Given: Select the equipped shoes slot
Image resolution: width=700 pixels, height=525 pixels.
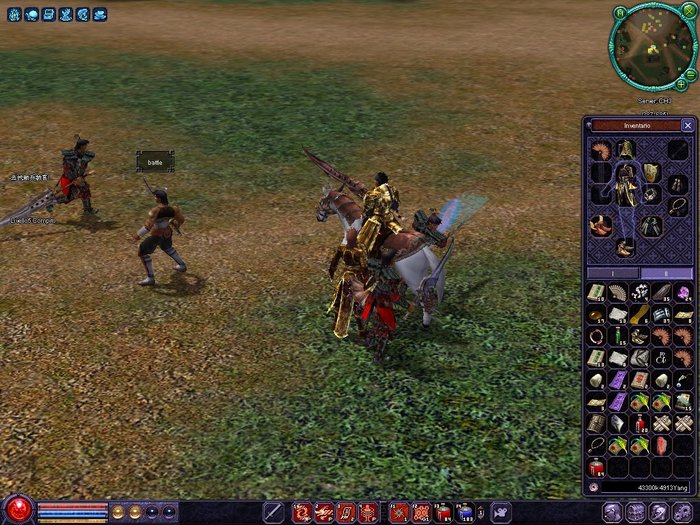Looking at the screenshot, I should coord(626,249).
